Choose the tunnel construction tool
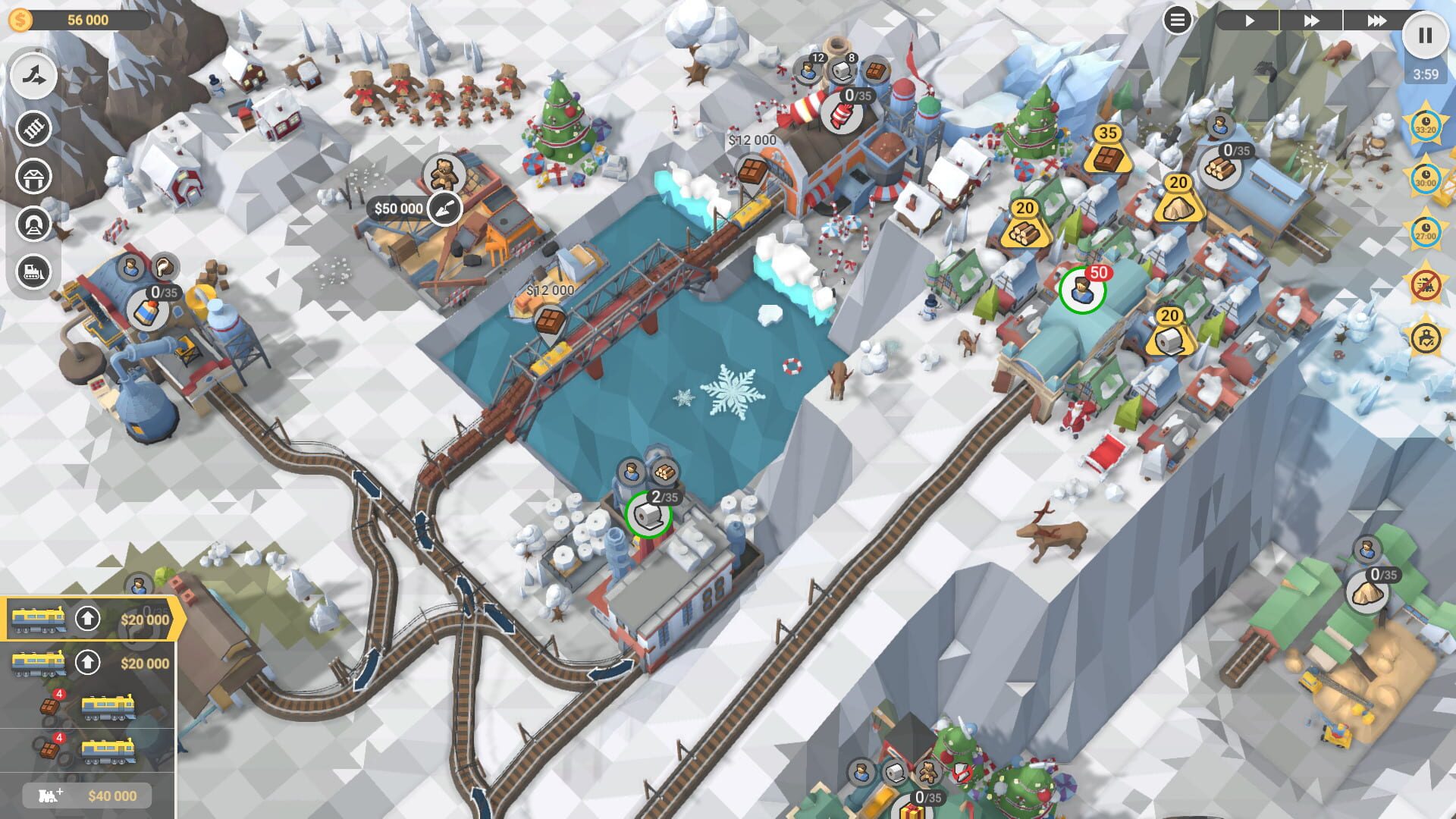 tap(33, 225)
